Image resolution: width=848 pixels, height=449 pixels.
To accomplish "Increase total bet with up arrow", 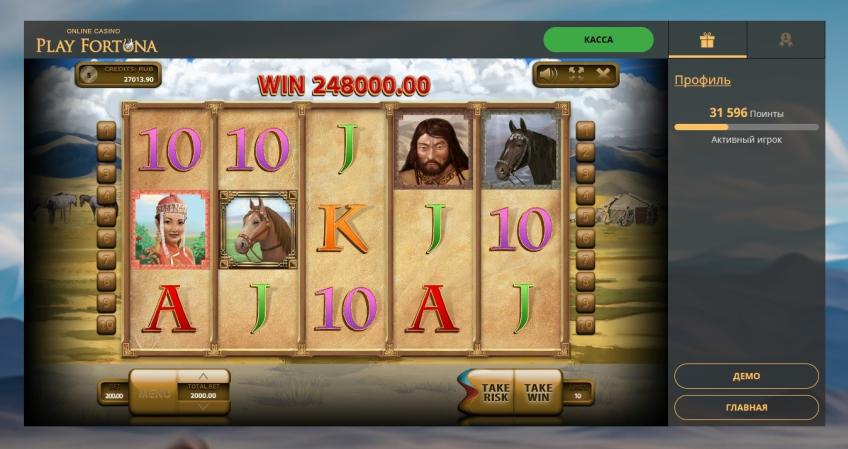I will 203,376.
